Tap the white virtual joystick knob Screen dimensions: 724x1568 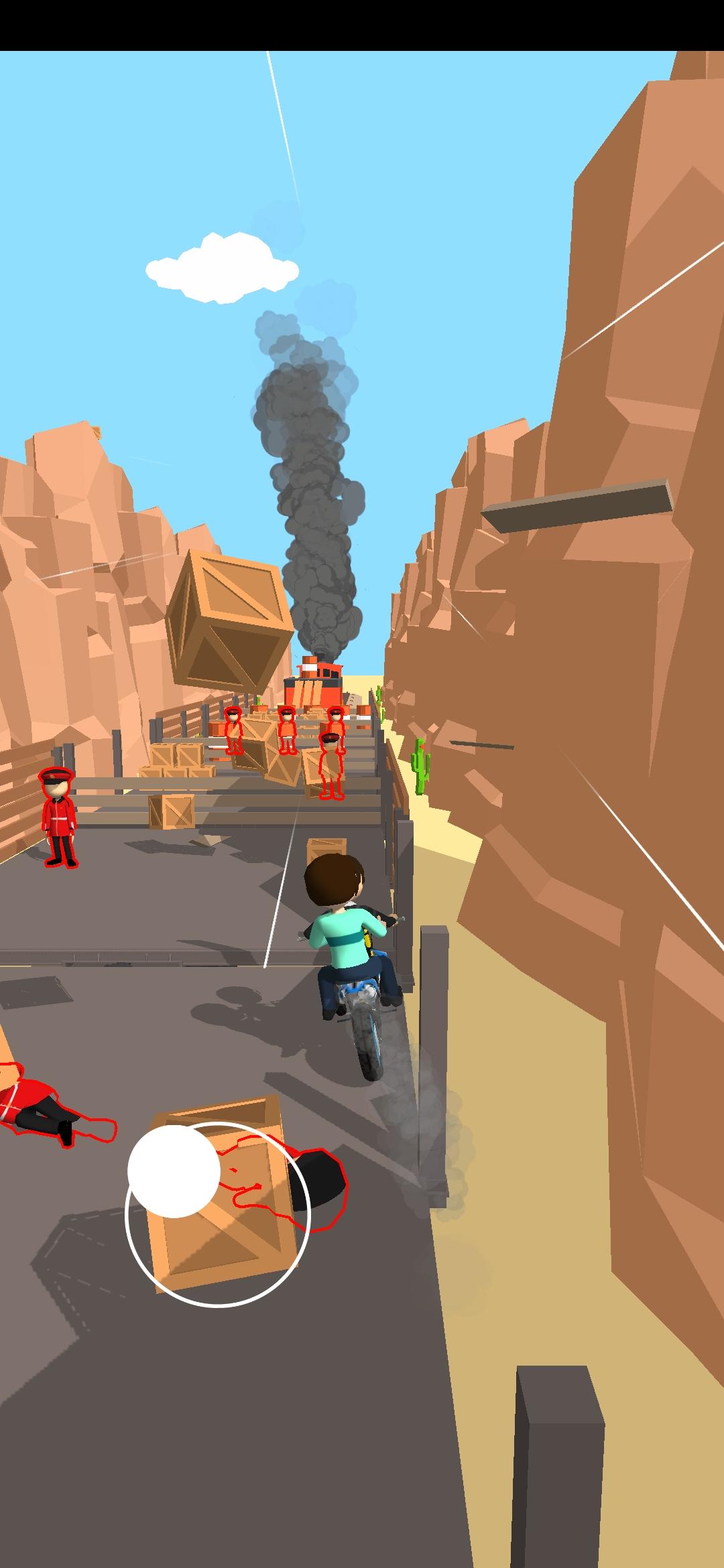tap(174, 1171)
